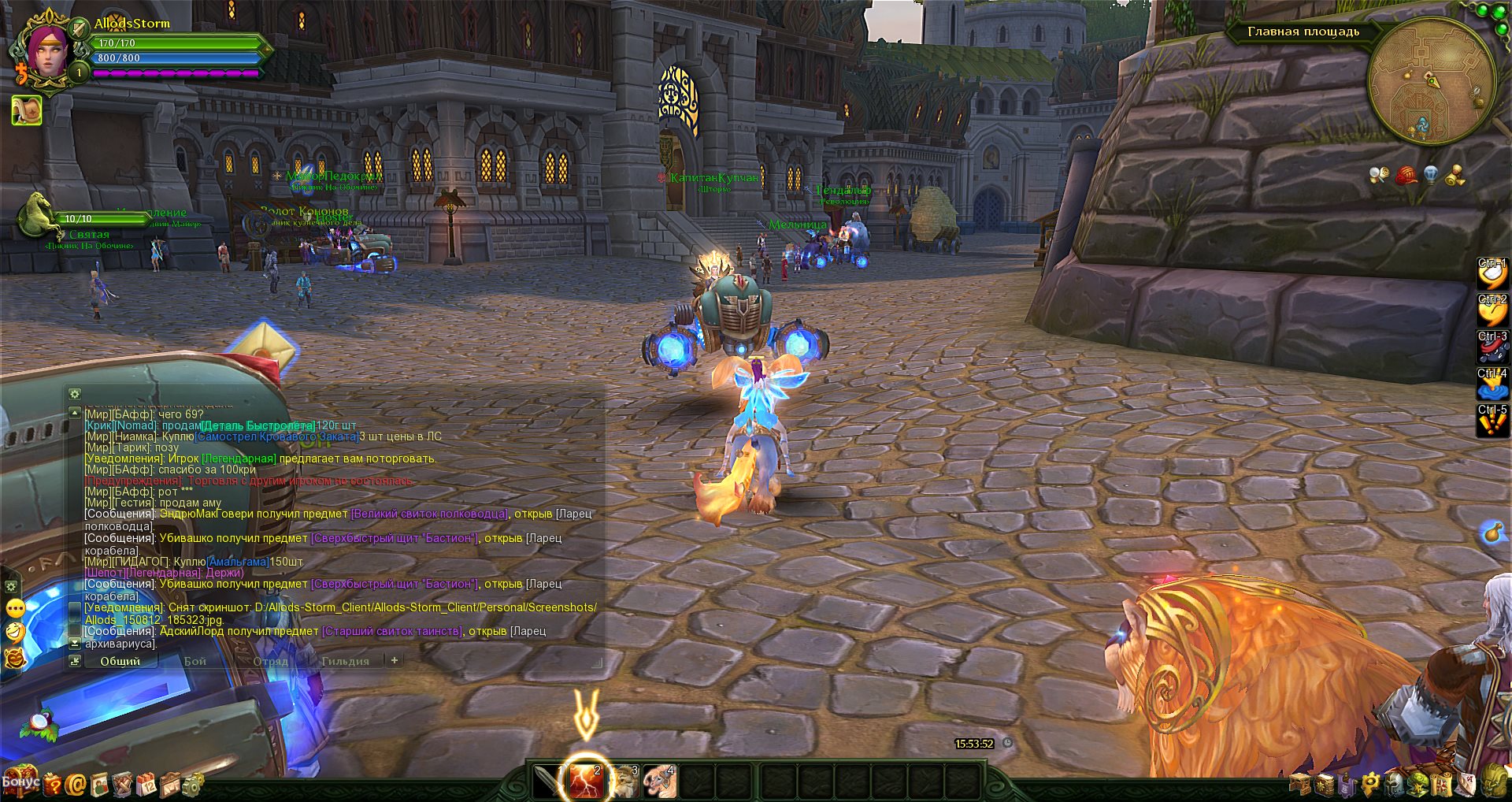Open the calendar icon in the bottom bar

pyautogui.click(x=146, y=784)
